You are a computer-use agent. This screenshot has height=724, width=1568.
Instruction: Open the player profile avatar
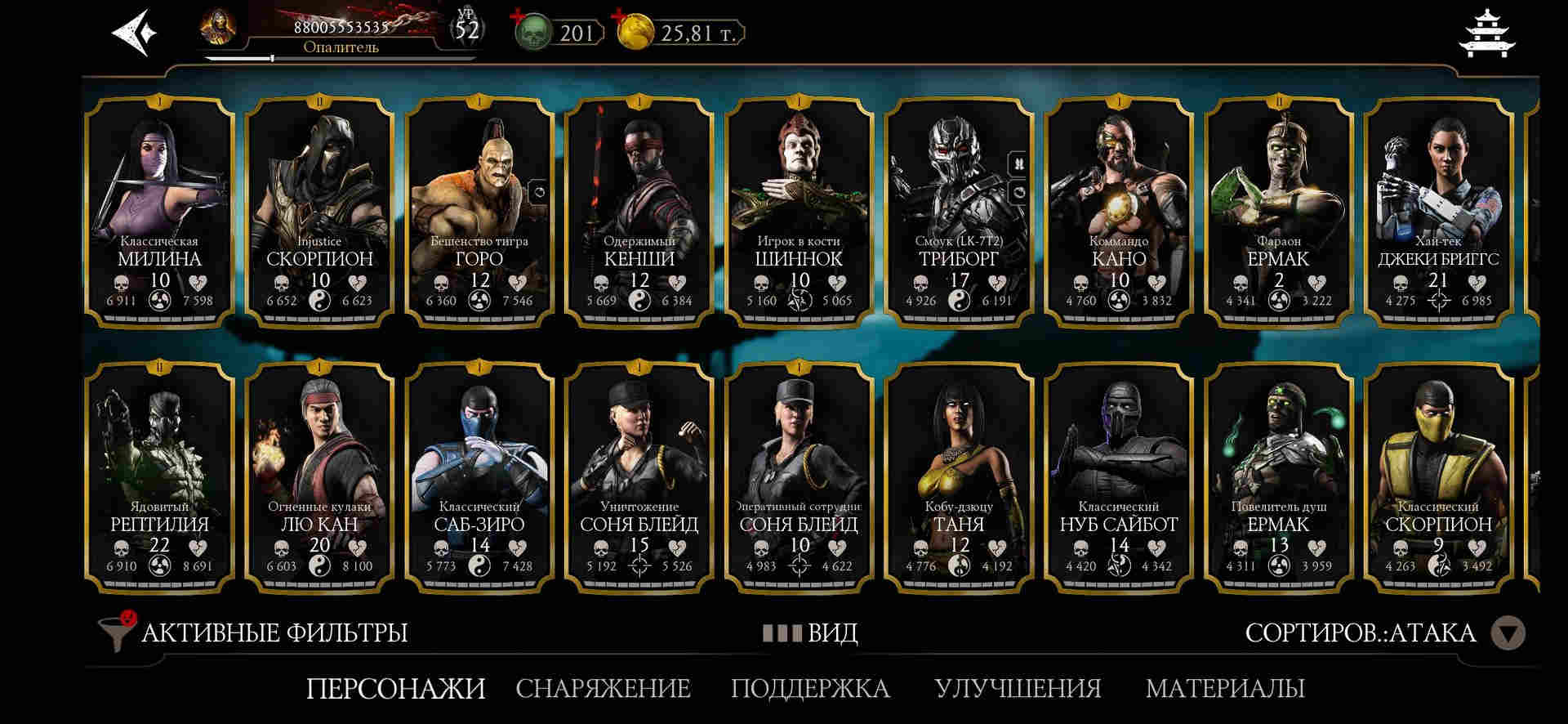(218, 29)
